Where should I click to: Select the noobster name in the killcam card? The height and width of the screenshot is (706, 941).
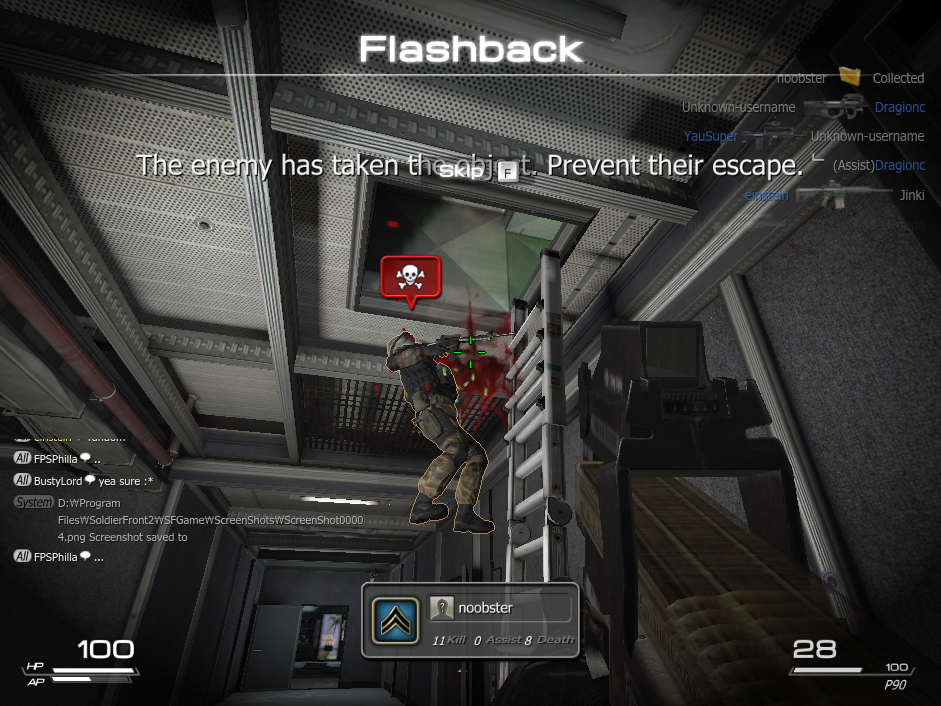click(x=485, y=607)
